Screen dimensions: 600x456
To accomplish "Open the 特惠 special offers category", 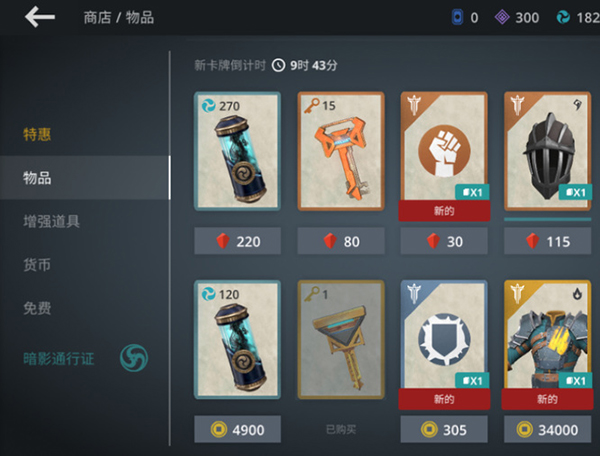I will (x=38, y=135).
